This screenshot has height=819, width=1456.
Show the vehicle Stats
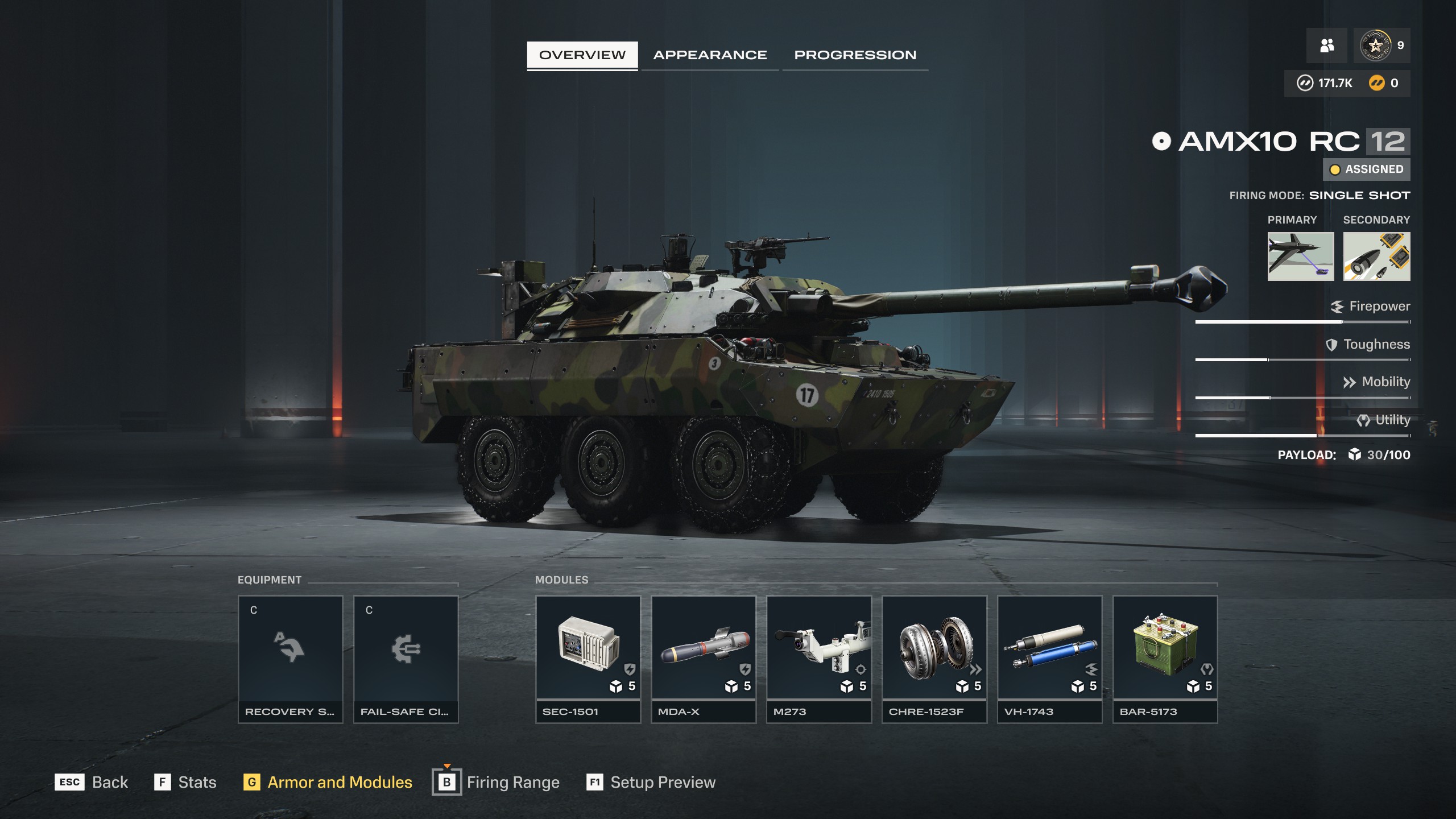185,782
